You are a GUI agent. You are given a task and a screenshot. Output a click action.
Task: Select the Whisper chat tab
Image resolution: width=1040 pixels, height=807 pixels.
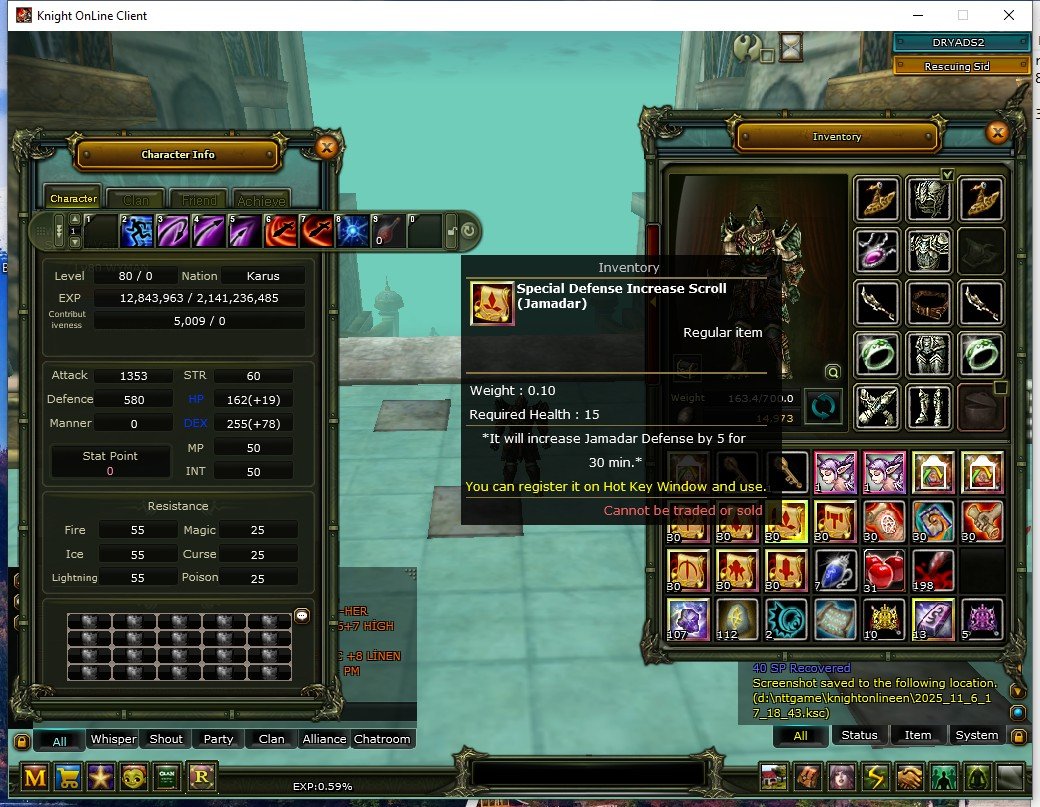(113, 739)
